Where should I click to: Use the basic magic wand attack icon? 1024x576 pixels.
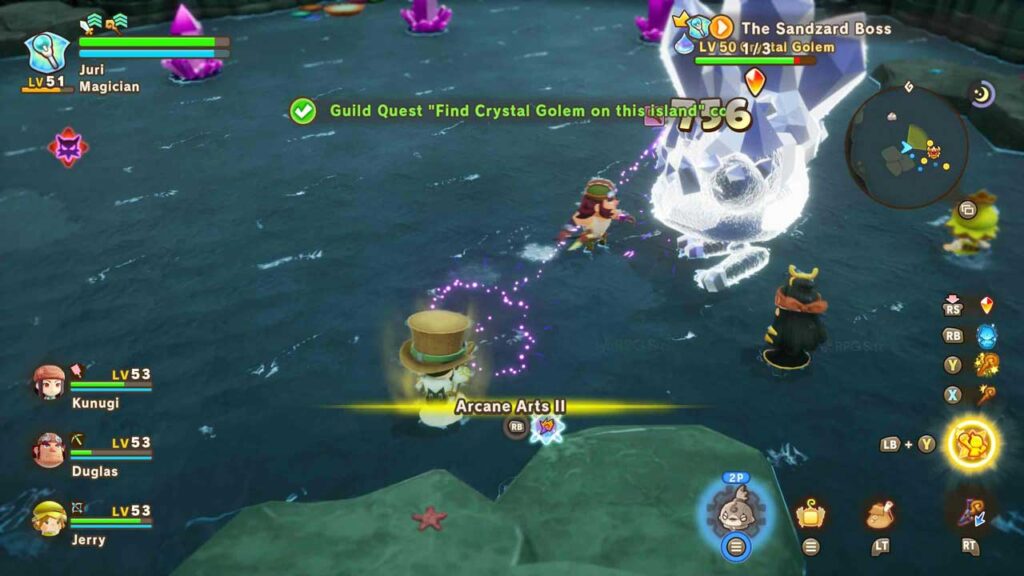[x=986, y=394]
